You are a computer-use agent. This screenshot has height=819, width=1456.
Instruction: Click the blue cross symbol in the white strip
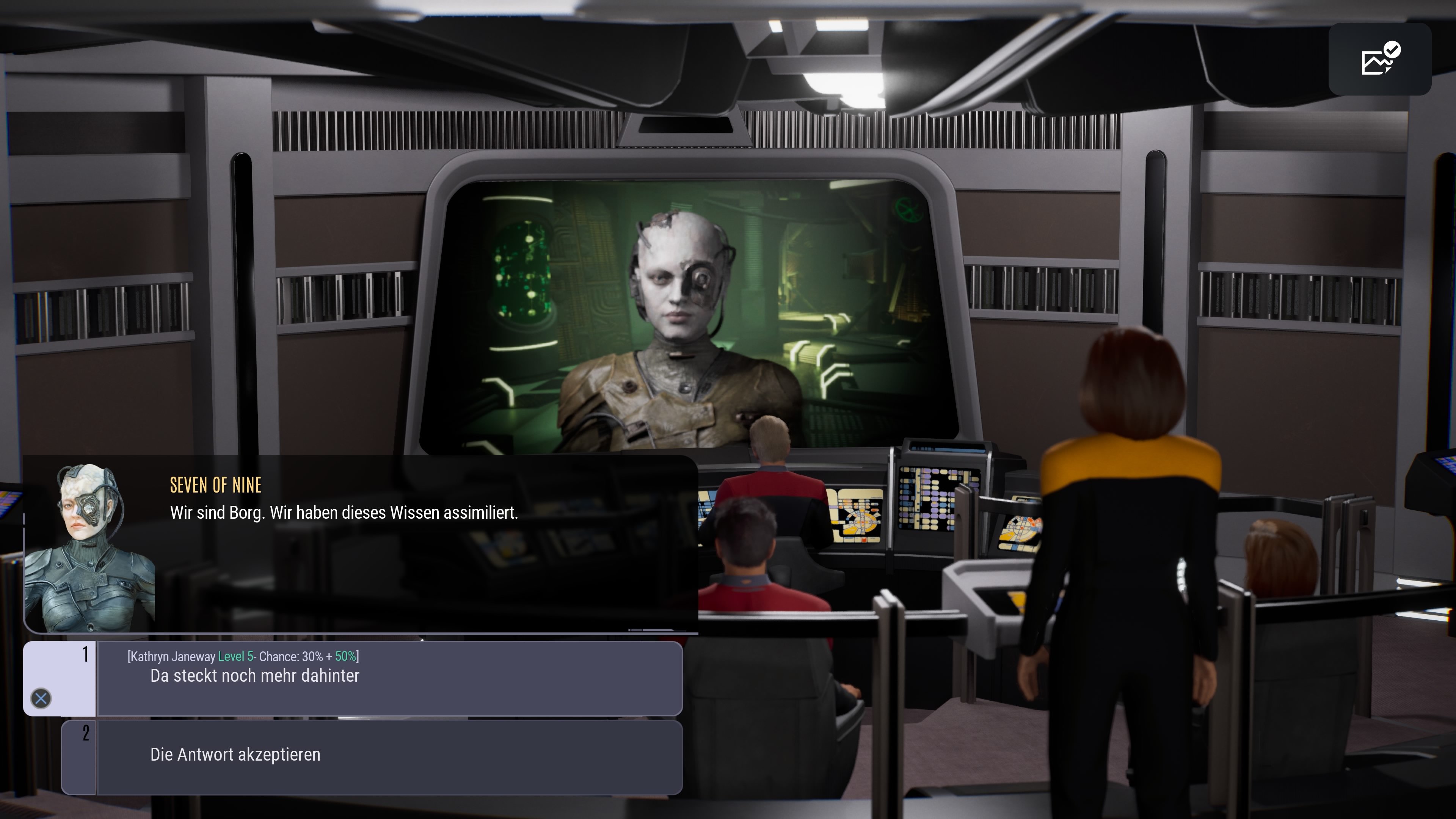click(x=41, y=698)
